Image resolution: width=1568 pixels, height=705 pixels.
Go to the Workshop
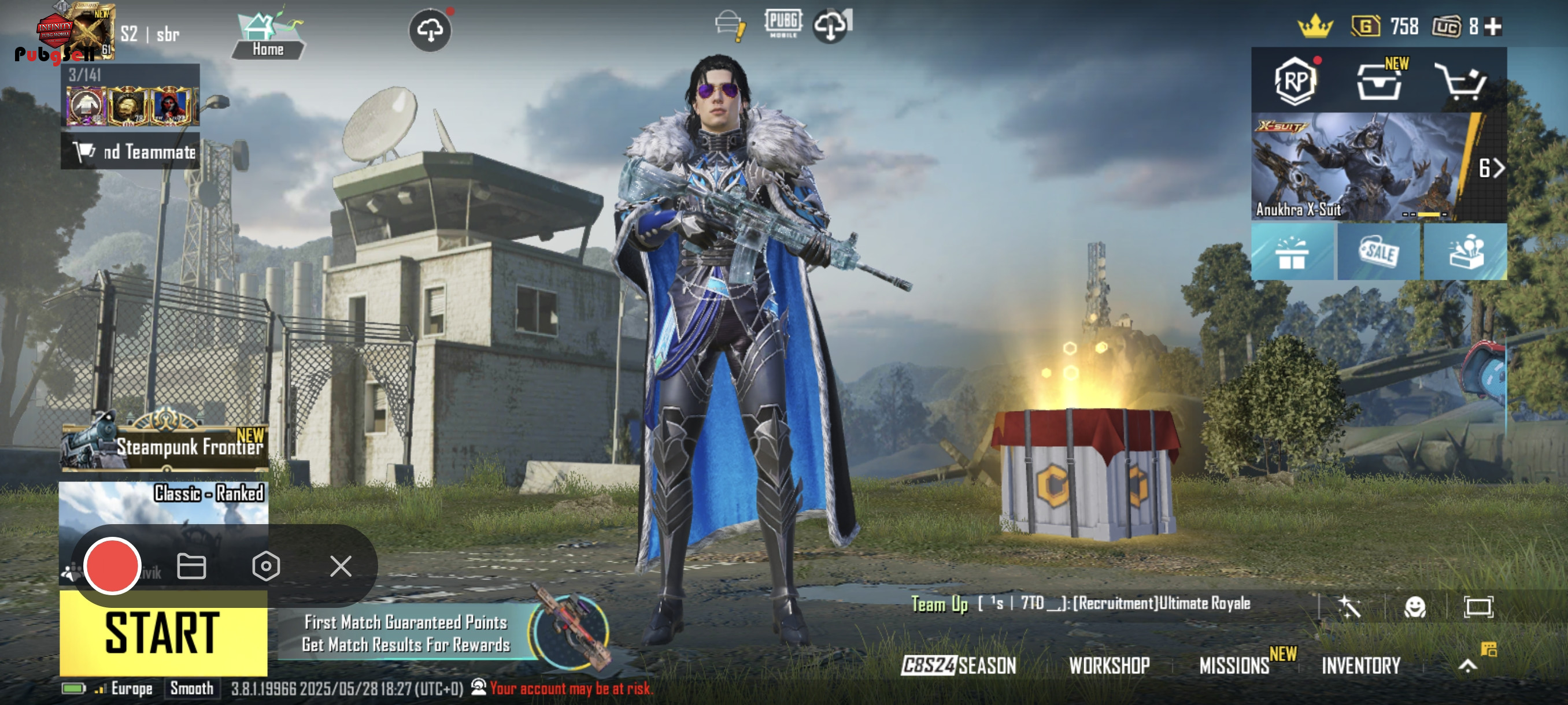tap(1109, 666)
